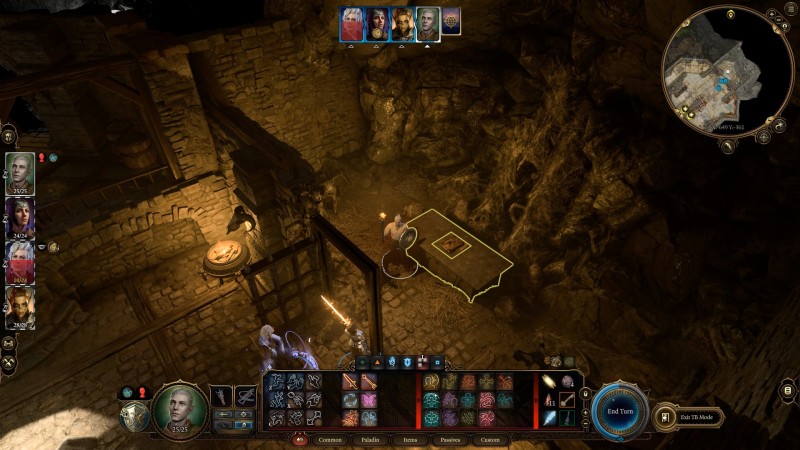The image size is (800, 450).
Task: Use the sword attack action in hotbar
Action: tap(350, 382)
